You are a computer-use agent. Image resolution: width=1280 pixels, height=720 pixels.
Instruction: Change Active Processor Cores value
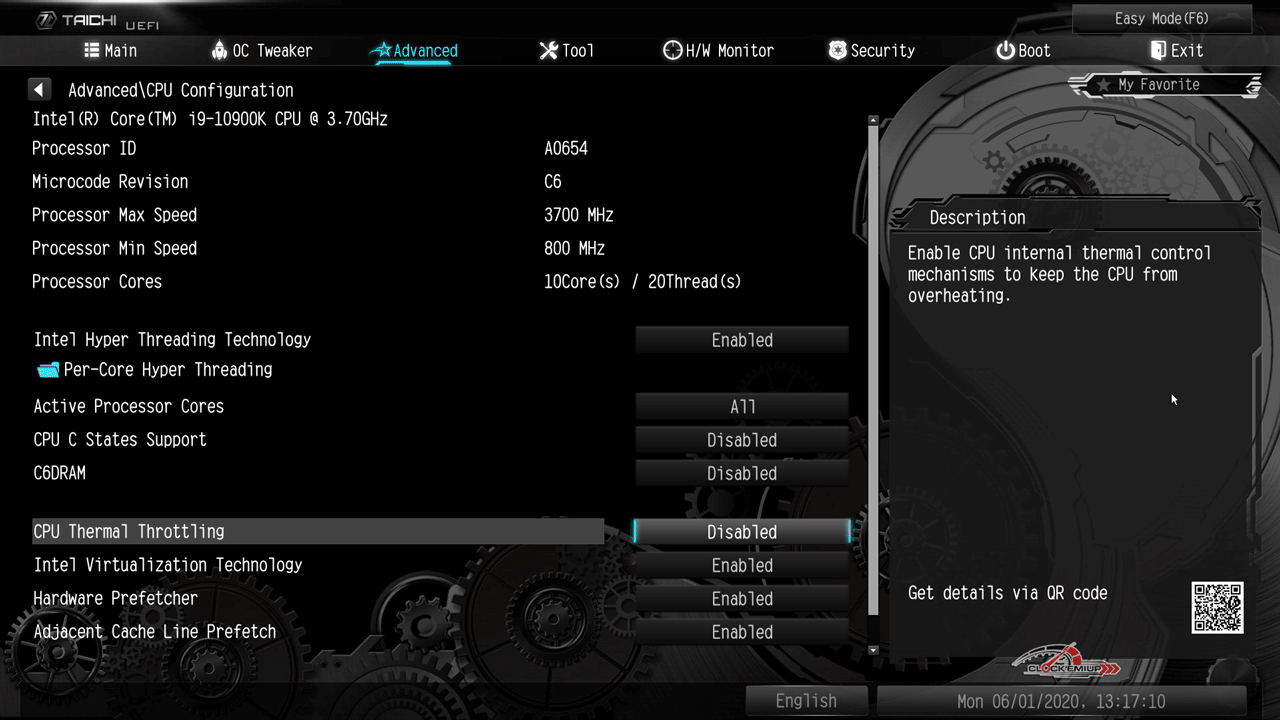click(742, 407)
